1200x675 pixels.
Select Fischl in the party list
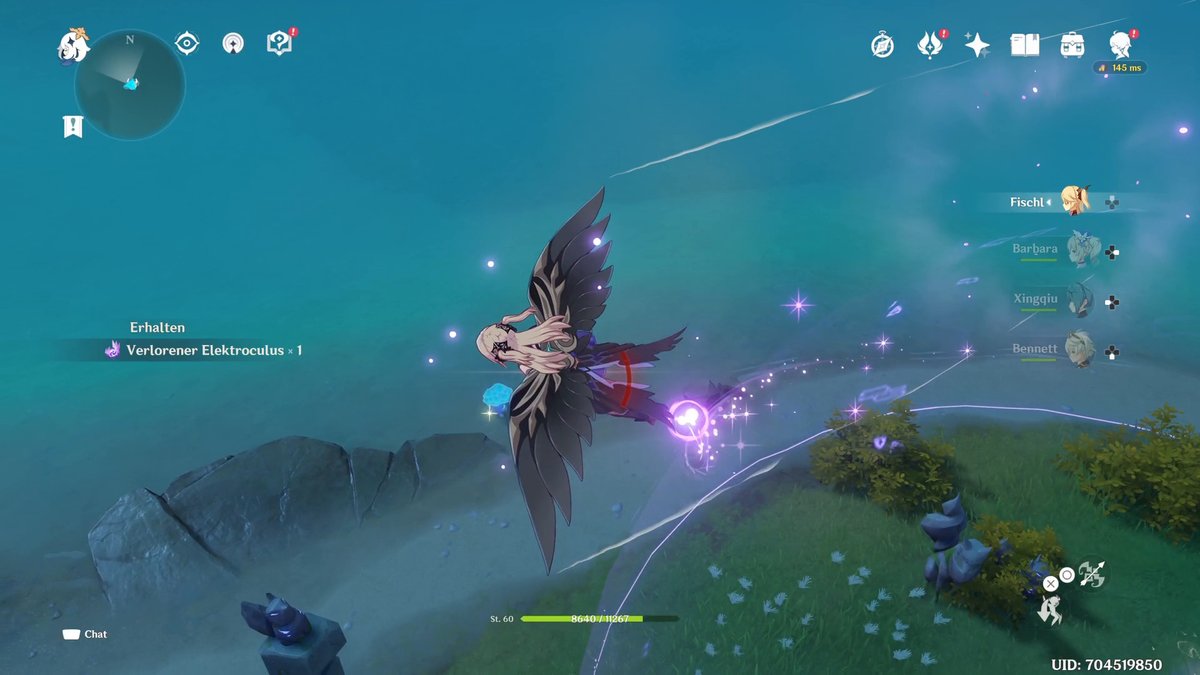coord(1075,201)
